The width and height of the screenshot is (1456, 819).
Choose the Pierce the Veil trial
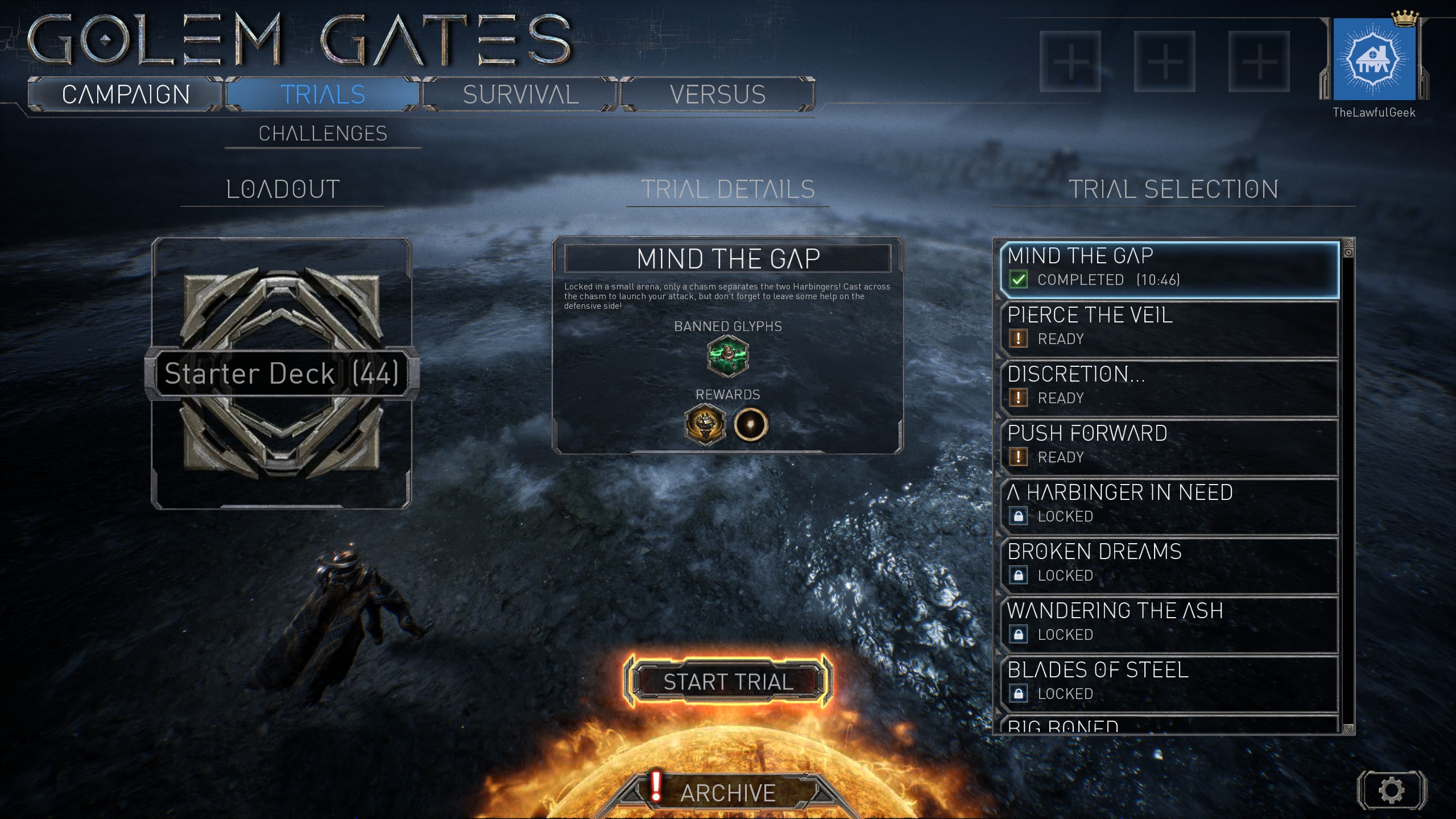[1169, 329]
